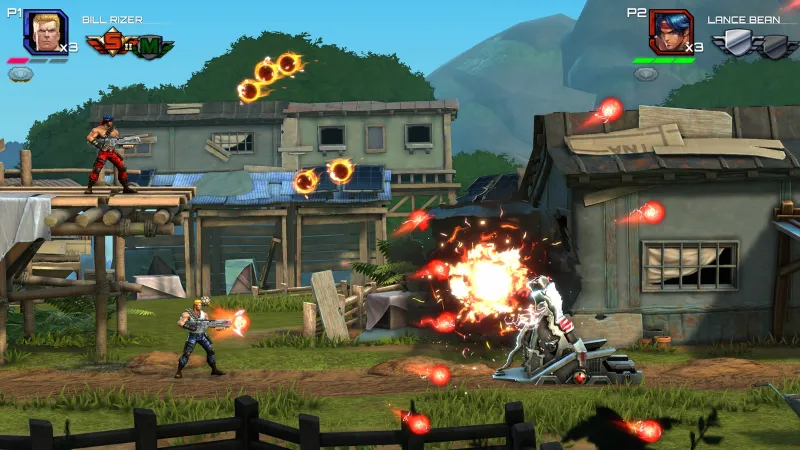Click Bill Rizer's P1 portrait
This screenshot has height=450, width=800.
click(45, 32)
